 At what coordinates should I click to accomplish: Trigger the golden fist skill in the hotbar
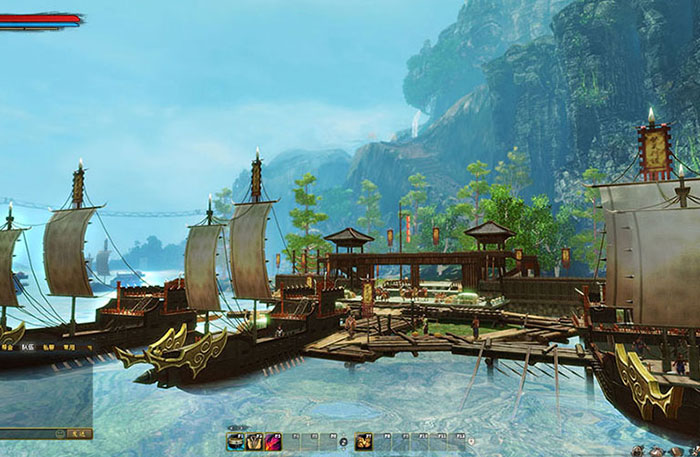point(363,441)
